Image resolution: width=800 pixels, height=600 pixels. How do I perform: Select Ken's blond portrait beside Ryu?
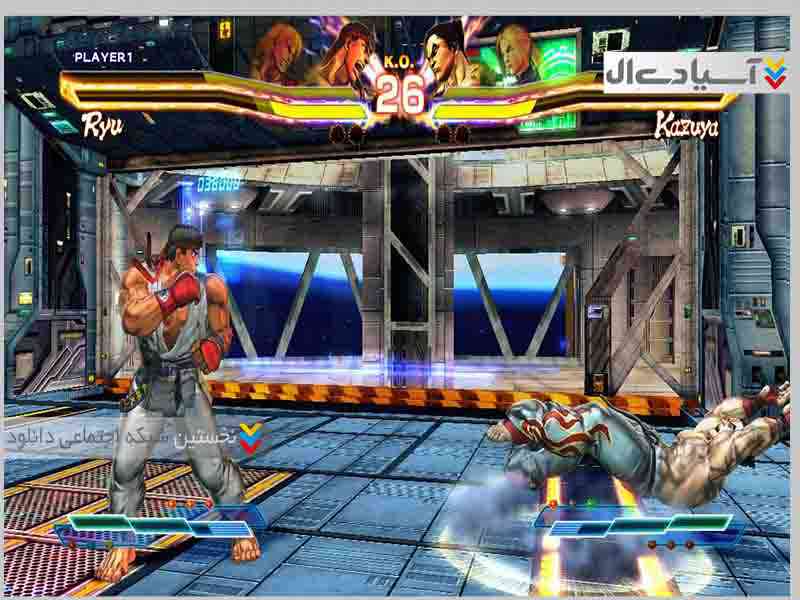(x=279, y=52)
